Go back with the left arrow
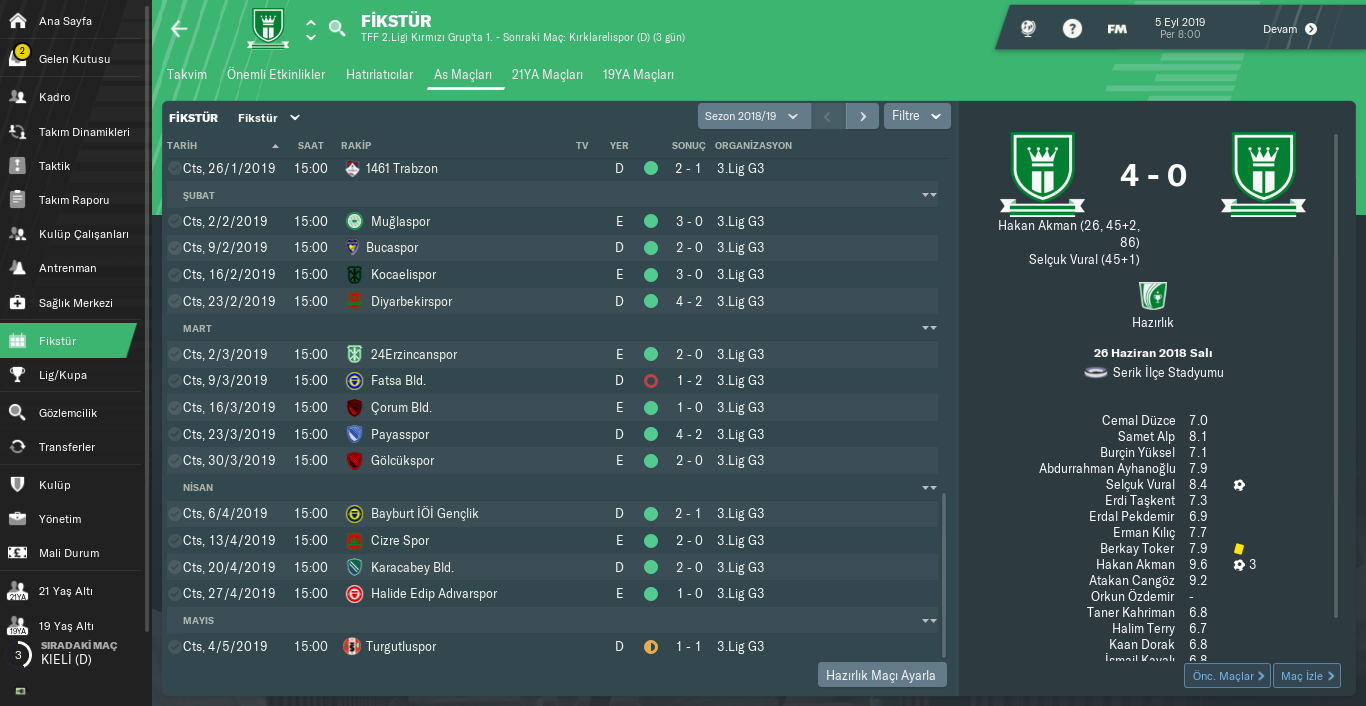This screenshot has height=706, width=1366. (x=179, y=29)
